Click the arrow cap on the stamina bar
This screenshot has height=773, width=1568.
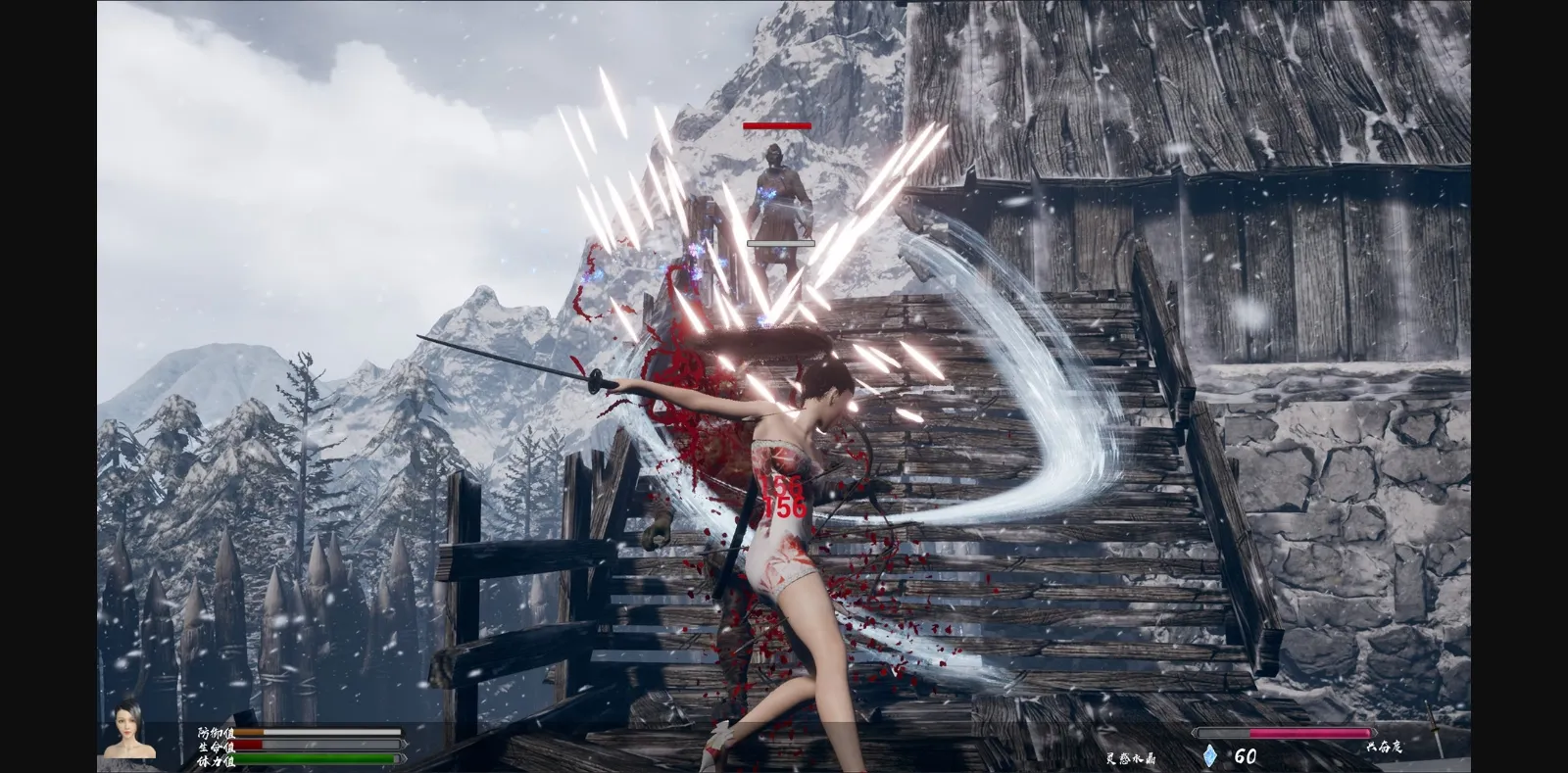coord(403,757)
